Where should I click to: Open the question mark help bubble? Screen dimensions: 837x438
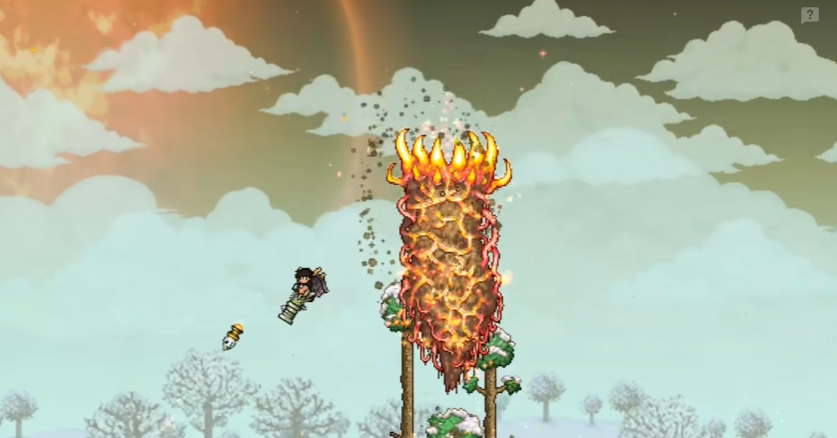[x=809, y=15]
